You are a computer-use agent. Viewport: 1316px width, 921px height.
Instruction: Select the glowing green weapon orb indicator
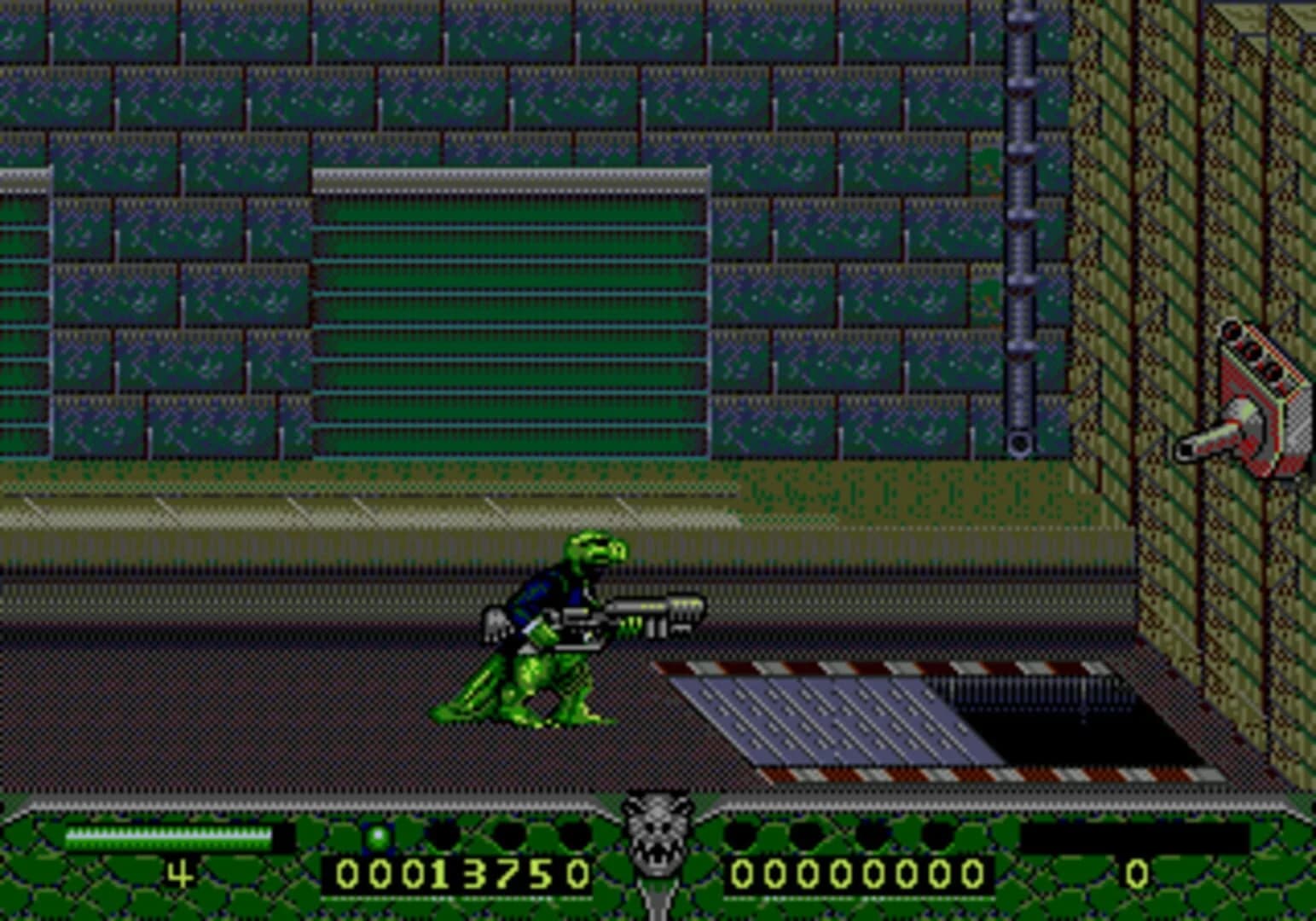click(378, 836)
